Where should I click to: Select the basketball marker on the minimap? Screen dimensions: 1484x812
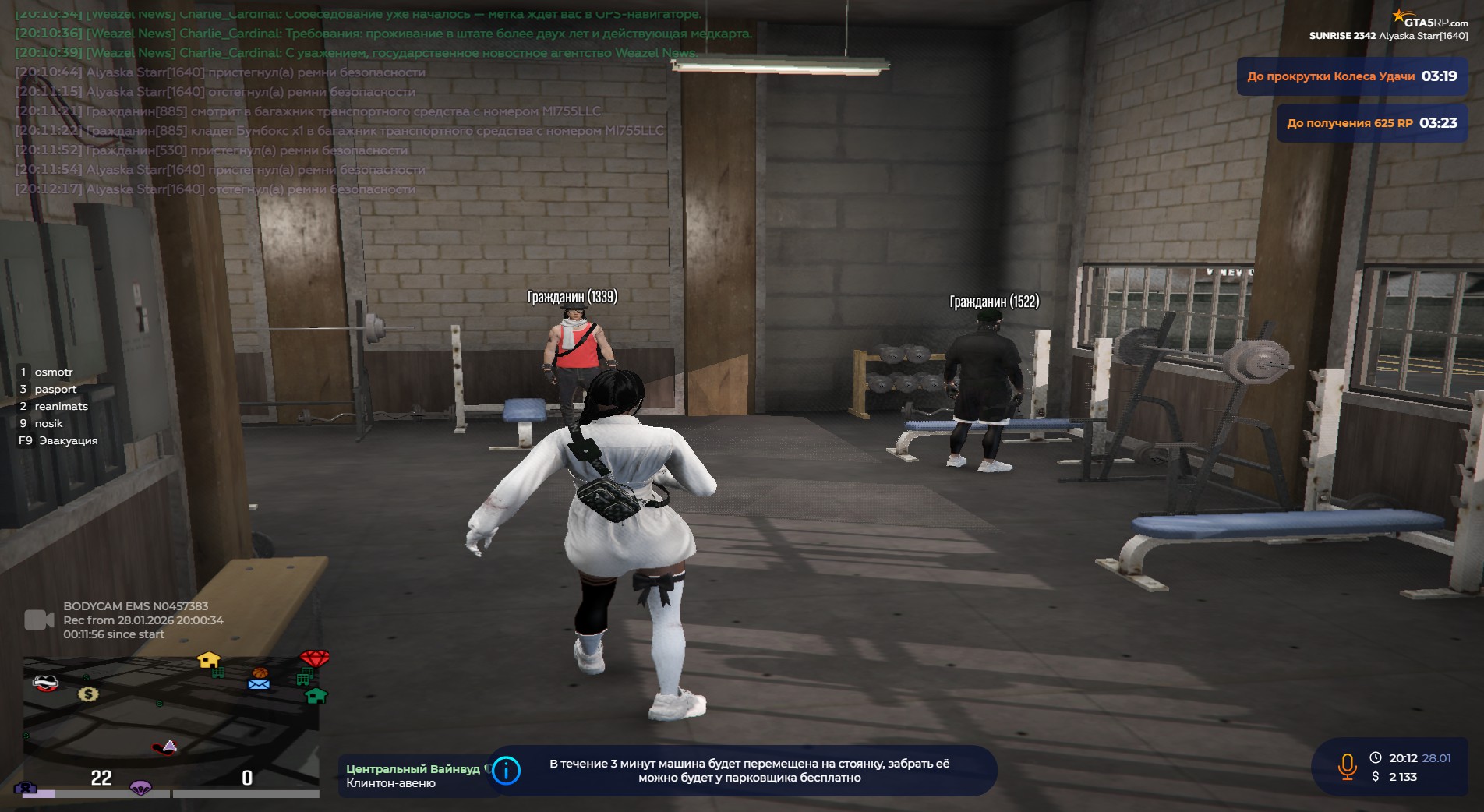coord(260,673)
